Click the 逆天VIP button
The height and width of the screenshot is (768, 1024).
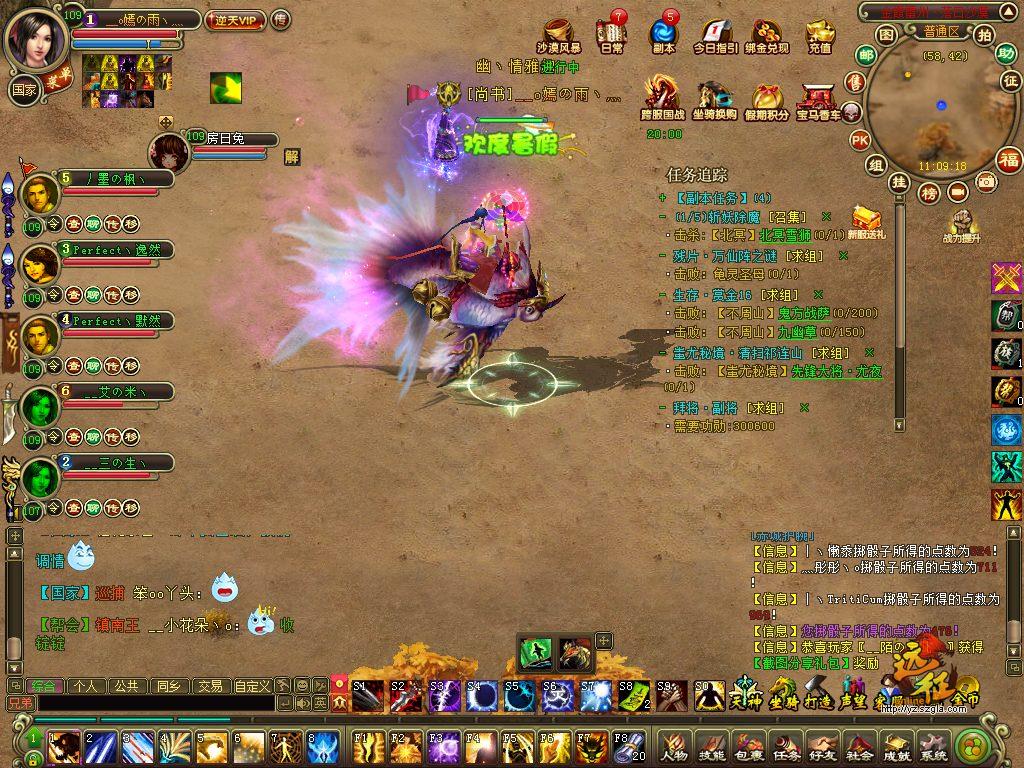(x=233, y=20)
